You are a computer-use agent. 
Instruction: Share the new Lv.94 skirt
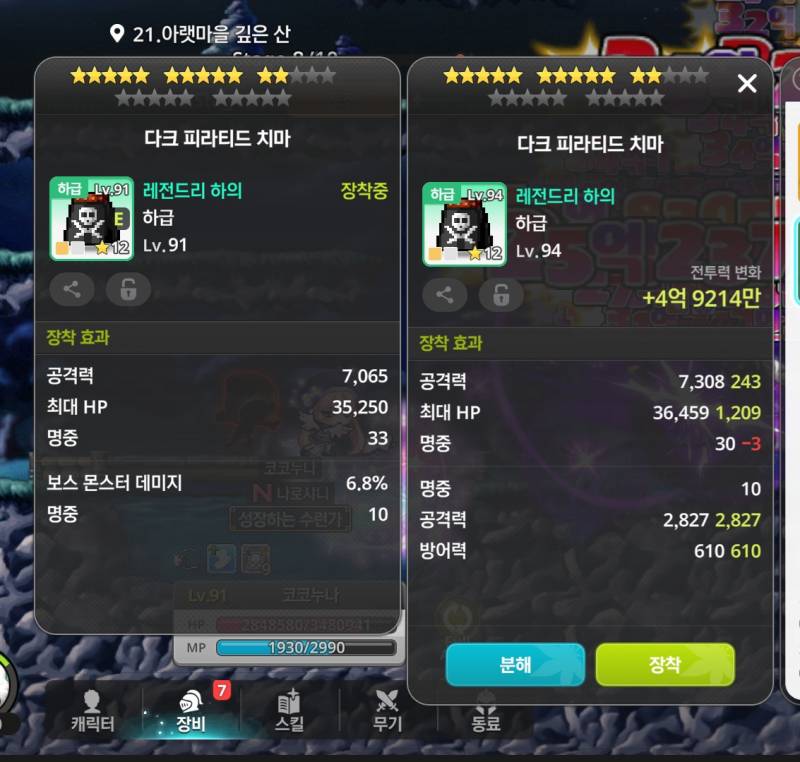[445, 295]
